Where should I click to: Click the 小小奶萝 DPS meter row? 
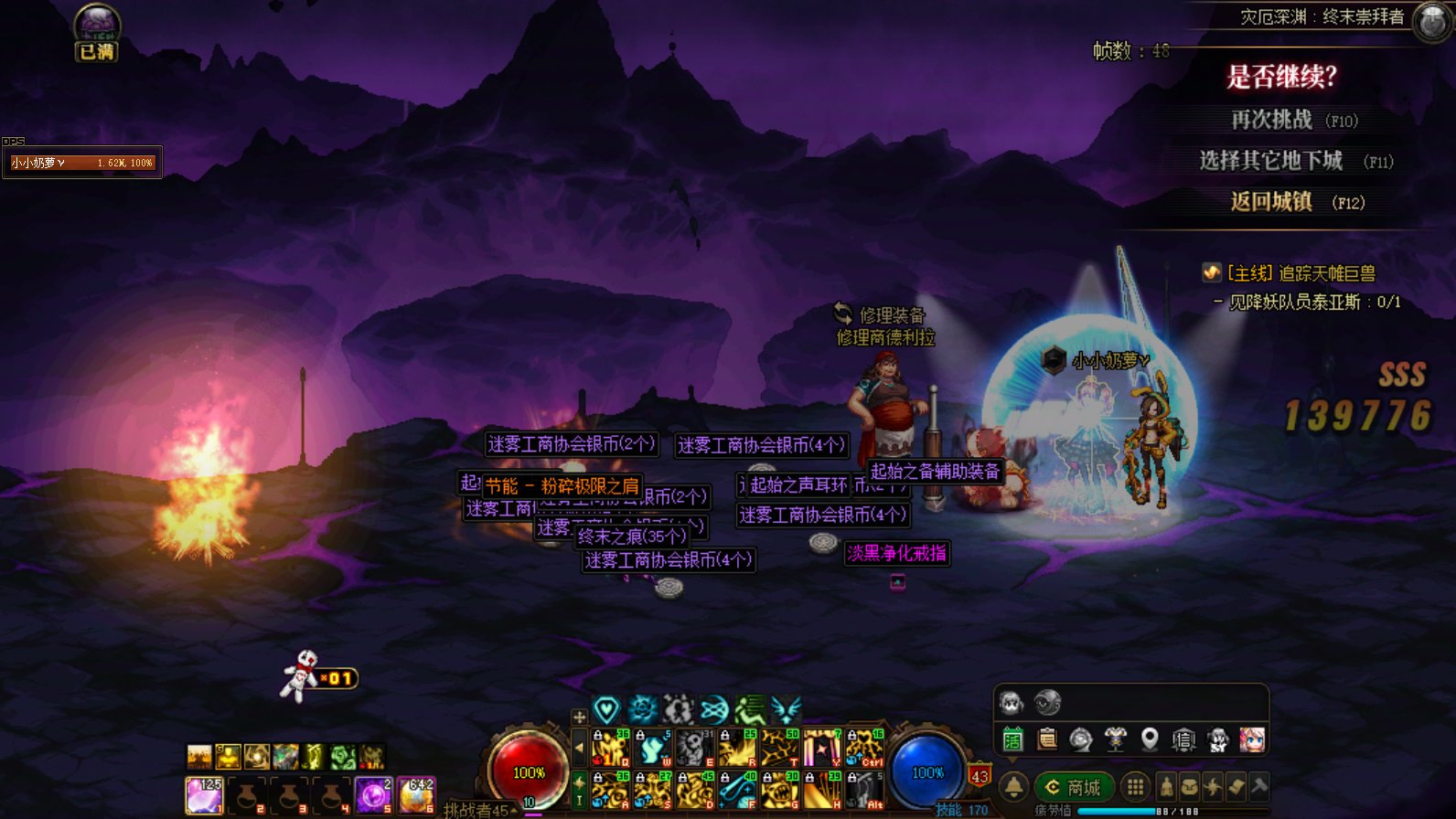point(82,163)
